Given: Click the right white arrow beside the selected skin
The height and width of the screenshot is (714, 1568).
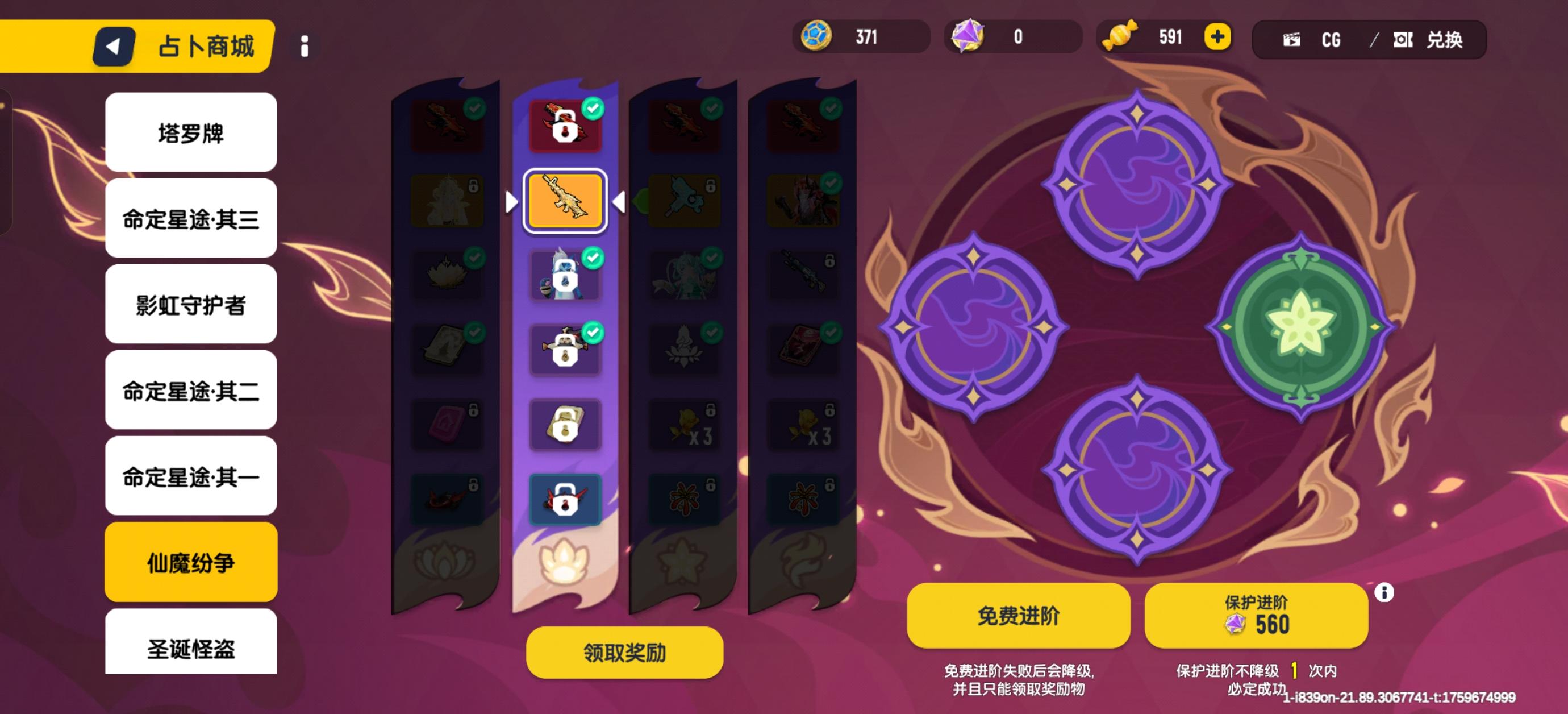Looking at the screenshot, I should (619, 204).
